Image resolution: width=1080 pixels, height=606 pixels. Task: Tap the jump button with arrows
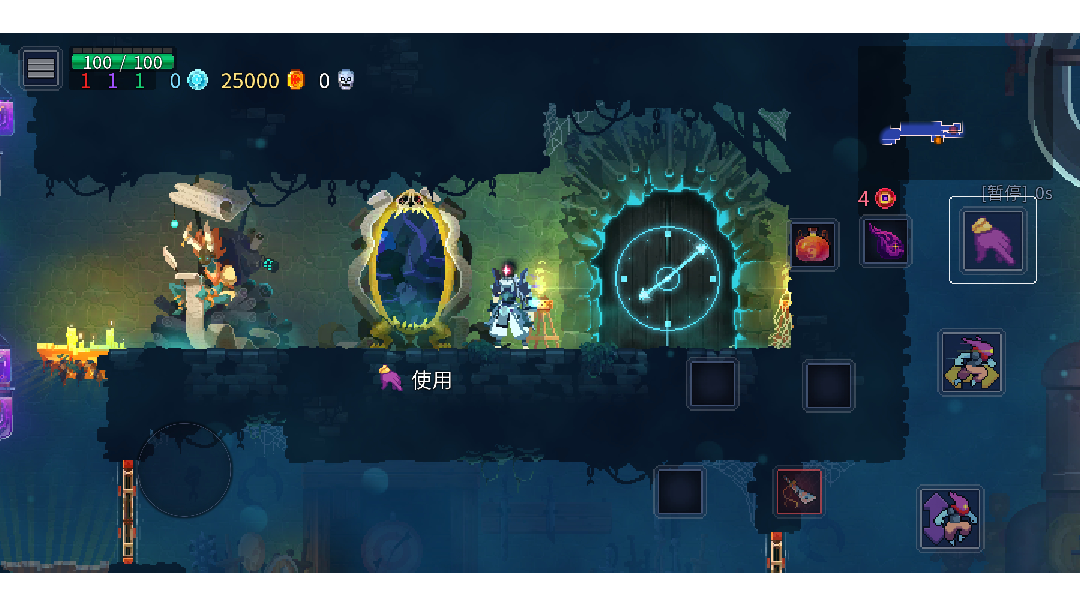coord(950,518)
